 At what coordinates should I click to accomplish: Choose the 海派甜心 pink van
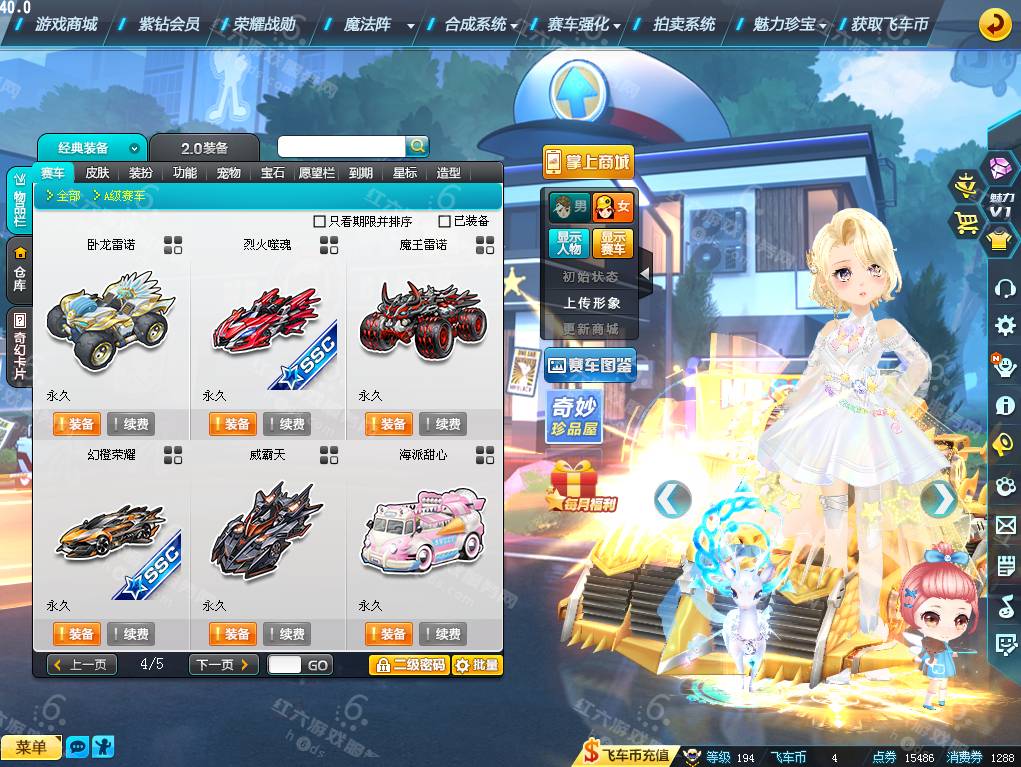[421, 526]
